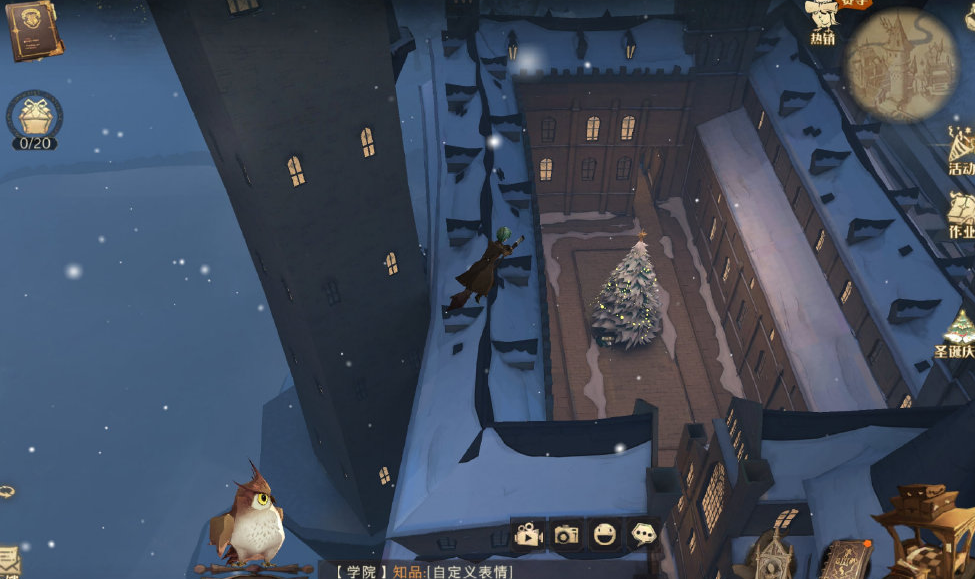Tap the owl mail icon
This screenshot has width=975, height=579.
tap(252, 520)
